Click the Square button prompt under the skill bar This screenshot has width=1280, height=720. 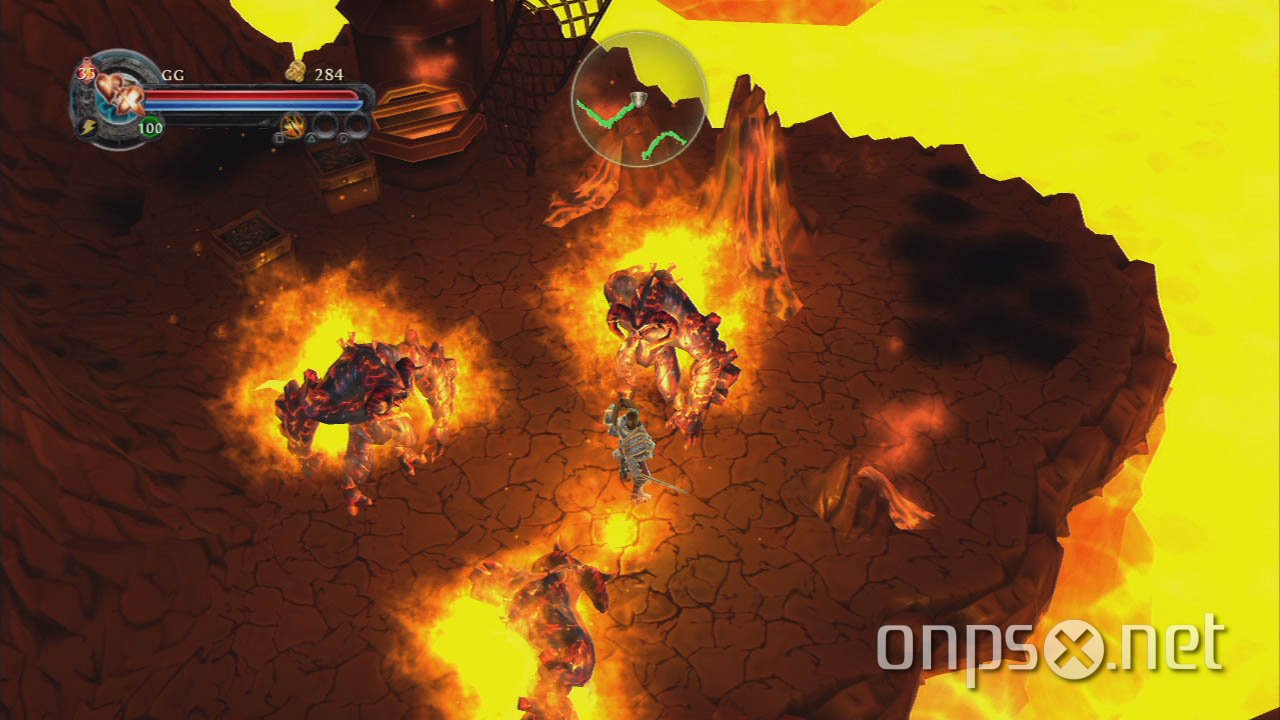tap(278, 138)
